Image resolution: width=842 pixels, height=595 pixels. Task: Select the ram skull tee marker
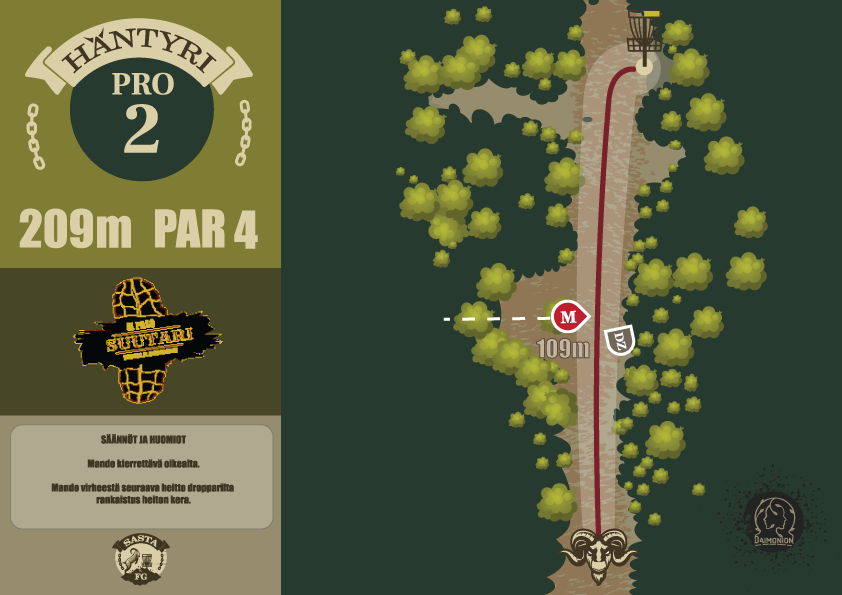coord(598,553)
